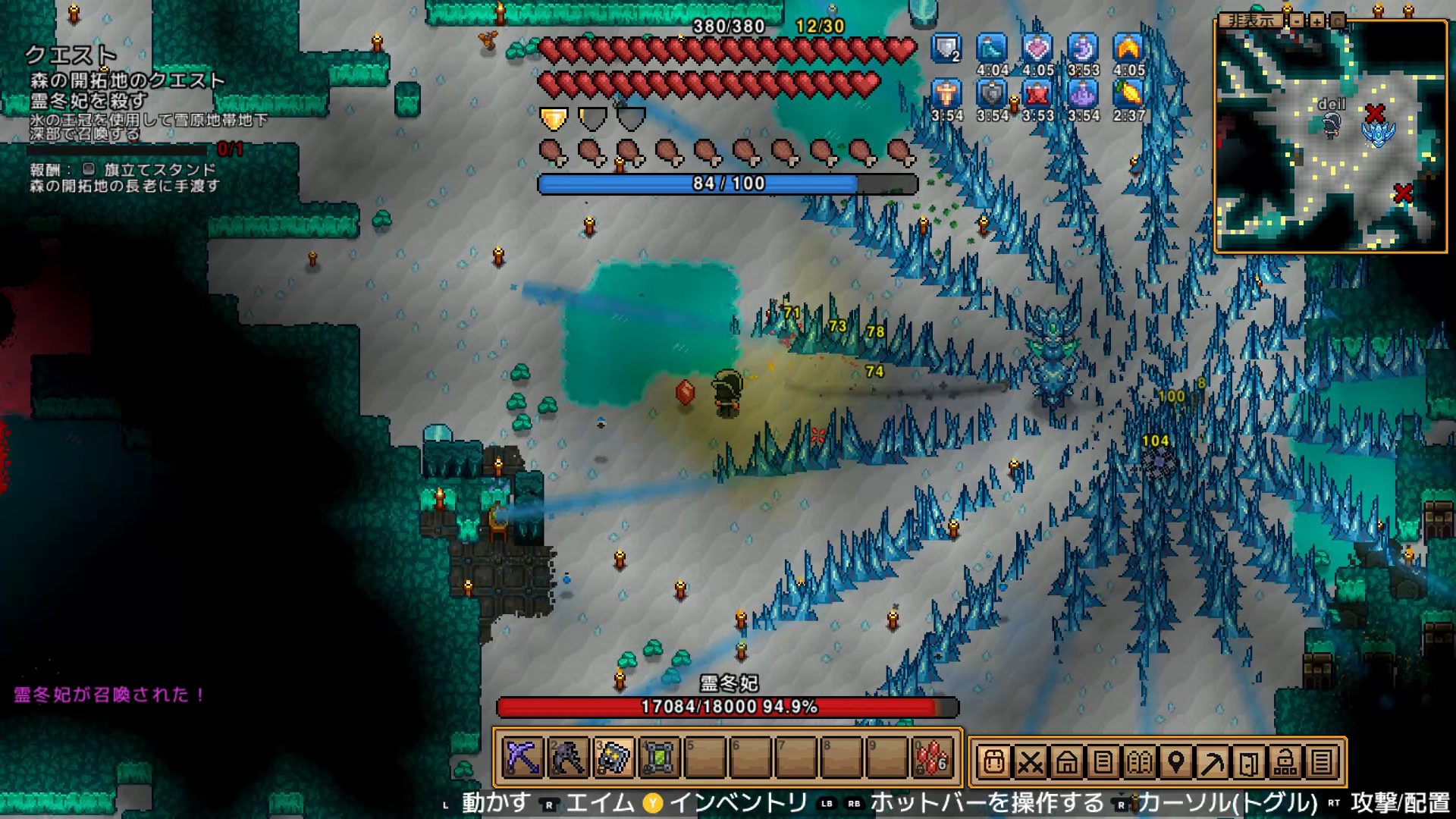Select the glowing tome in the highlighted hotbar slot
Screen dimensions: 1456x819
tap(613, 758)
